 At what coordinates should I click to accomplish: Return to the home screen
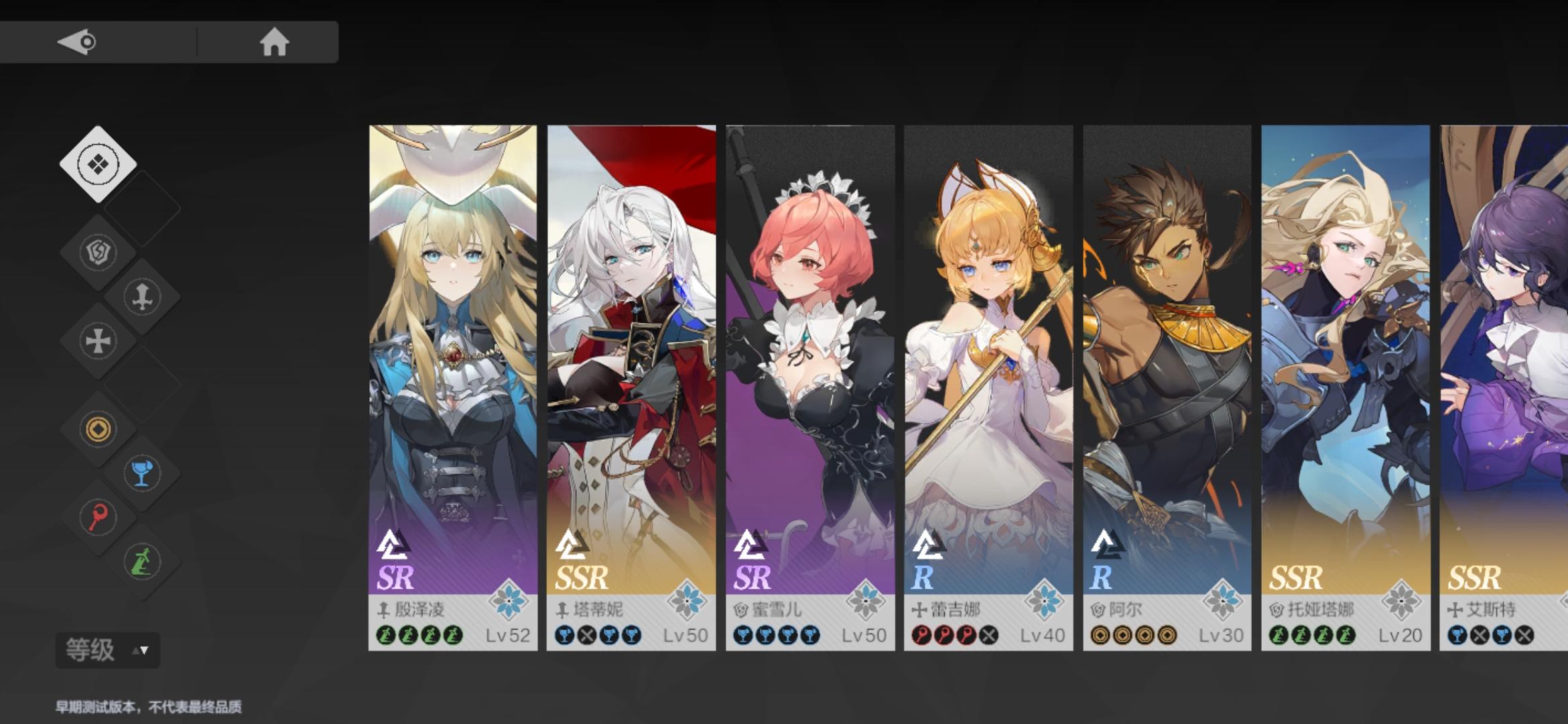pyautogui.click(x=274, y=42)
